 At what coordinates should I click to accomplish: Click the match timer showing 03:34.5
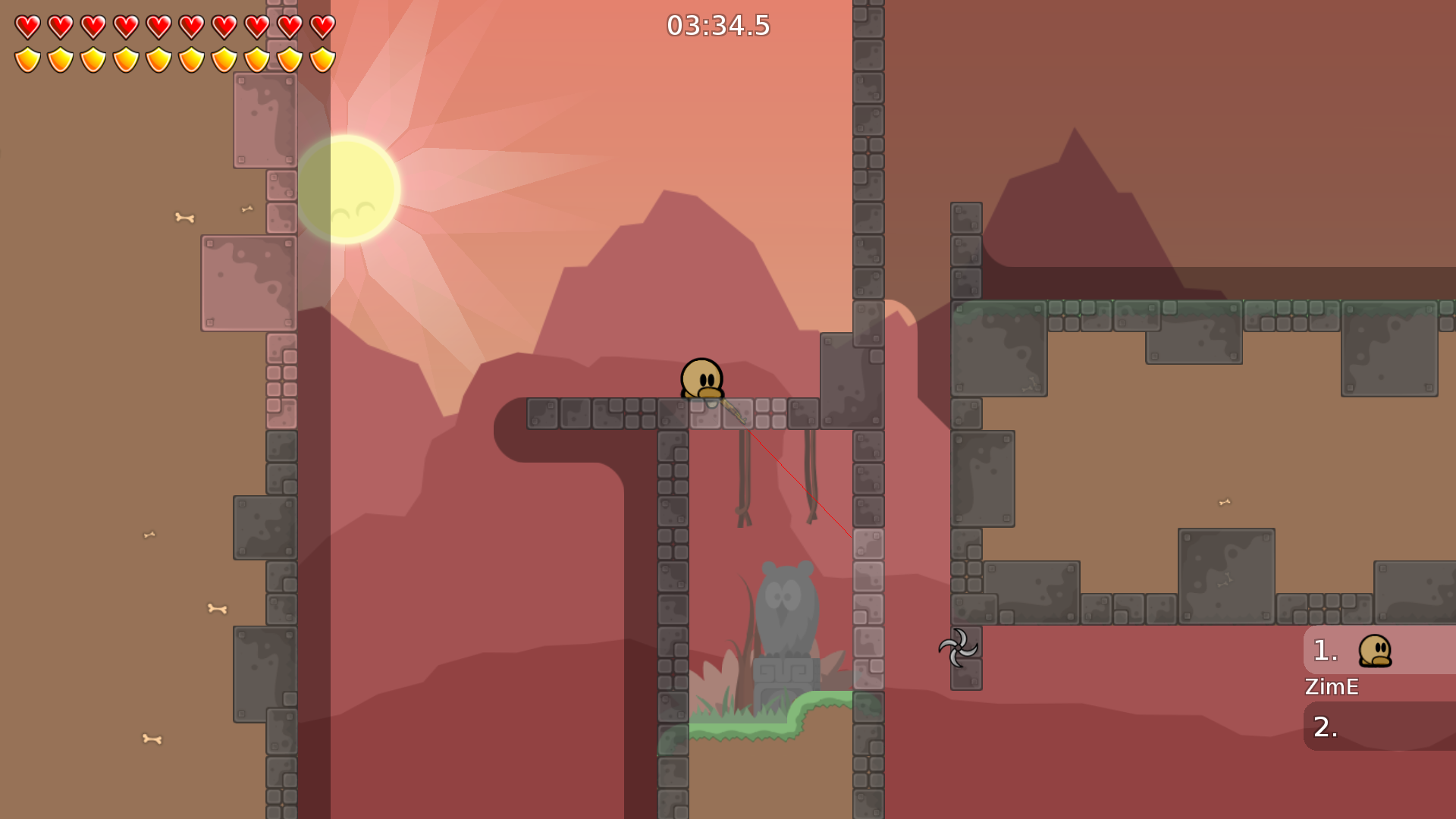point(717,25)
